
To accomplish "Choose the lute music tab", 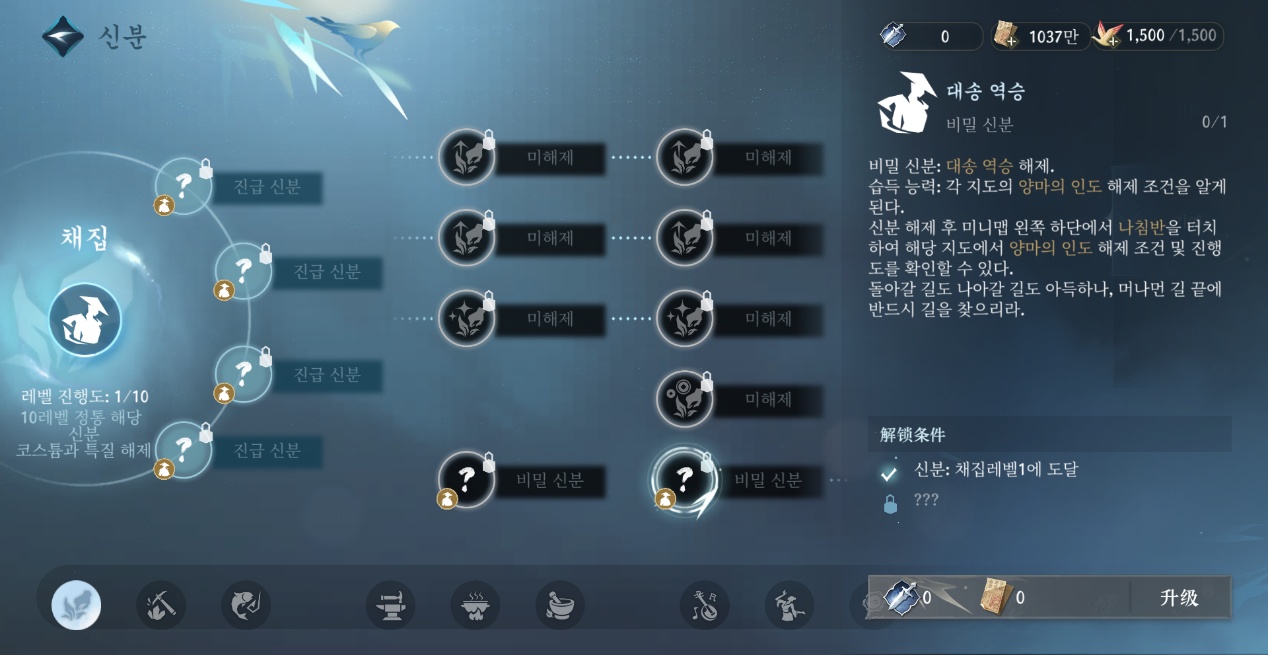I will tap(704, 605).
